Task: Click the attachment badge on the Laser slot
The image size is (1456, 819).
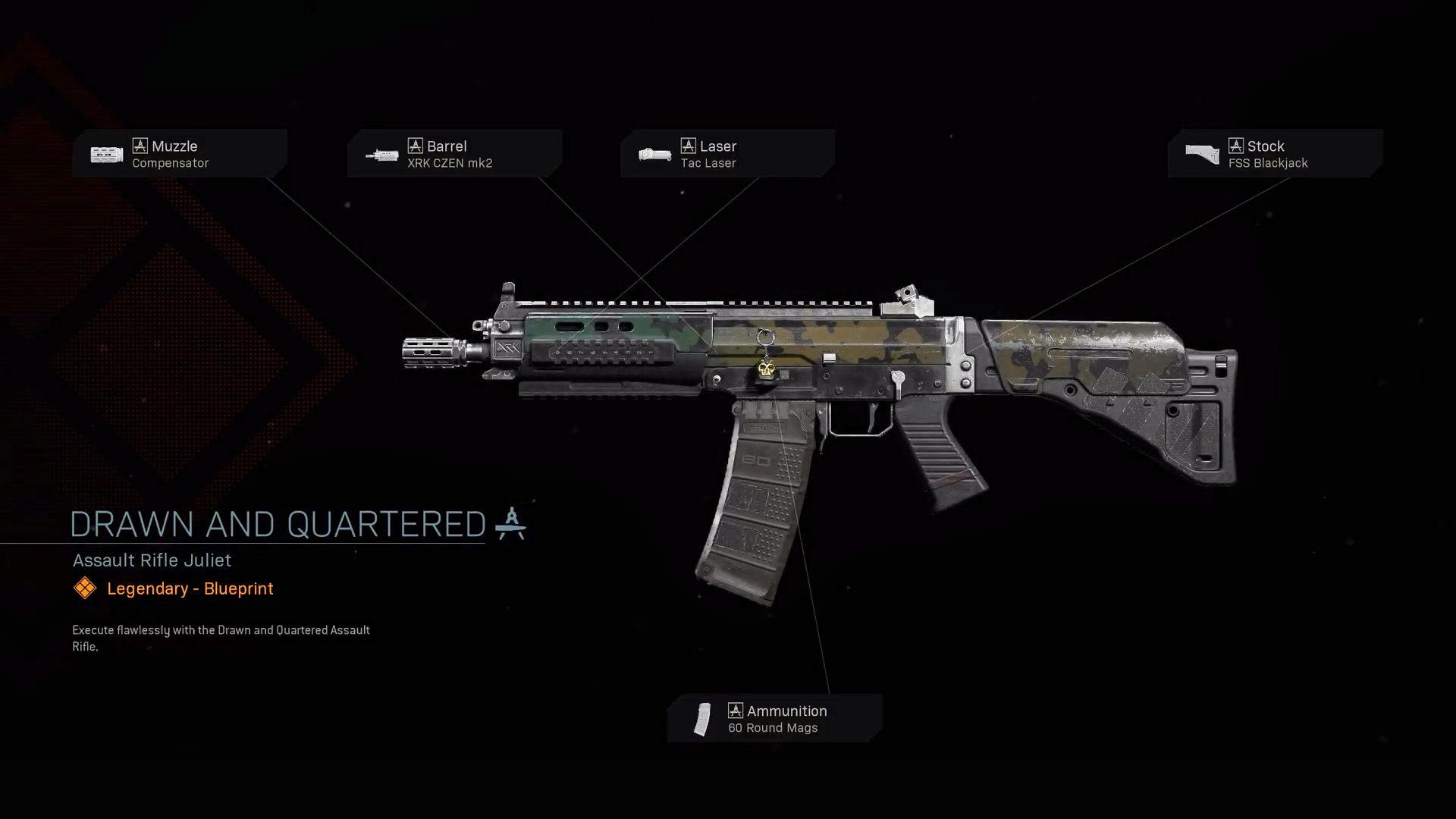Action: (x=689, y=144)
